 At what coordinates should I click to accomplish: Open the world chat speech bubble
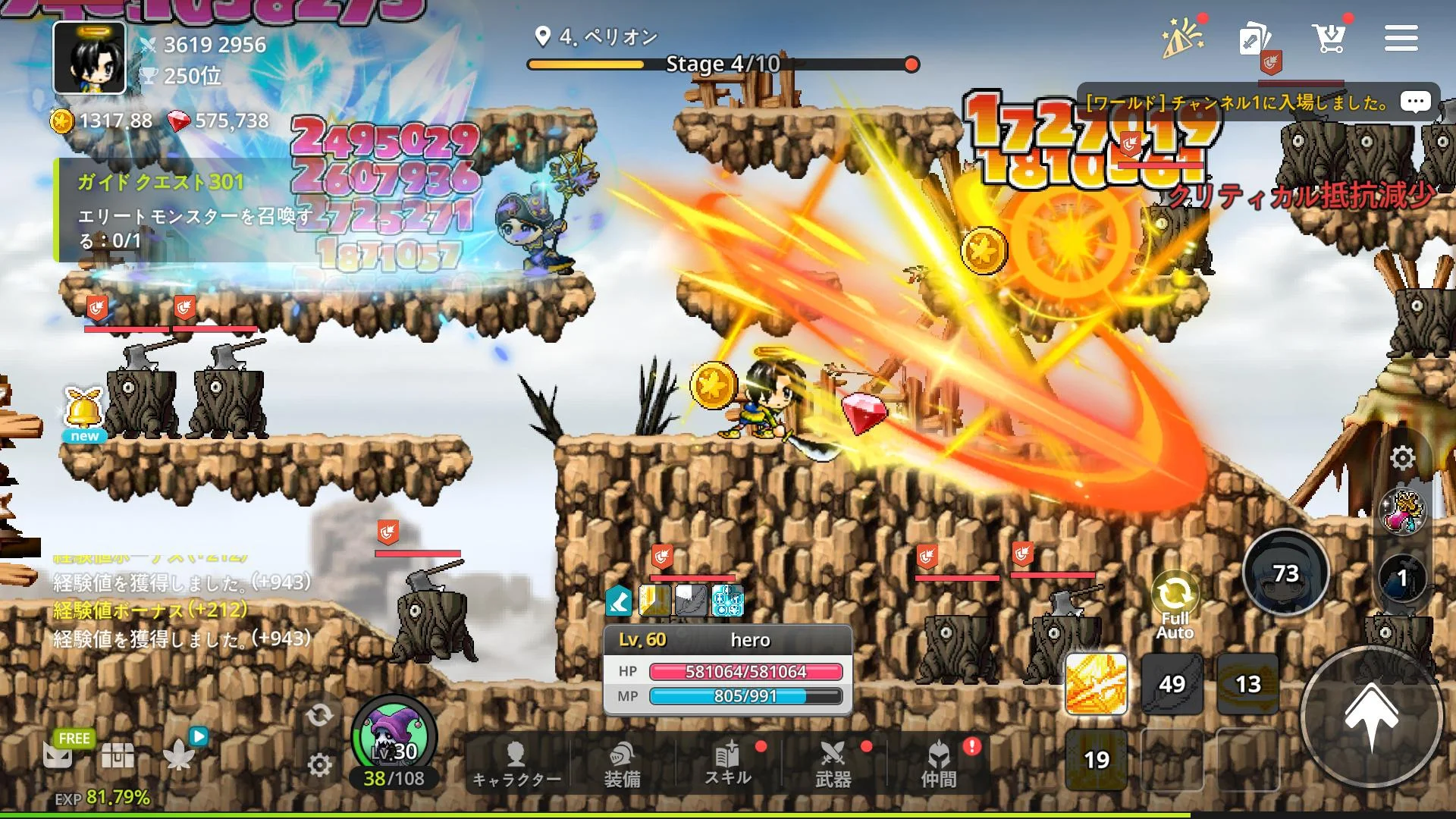[x=1415, y=102]
